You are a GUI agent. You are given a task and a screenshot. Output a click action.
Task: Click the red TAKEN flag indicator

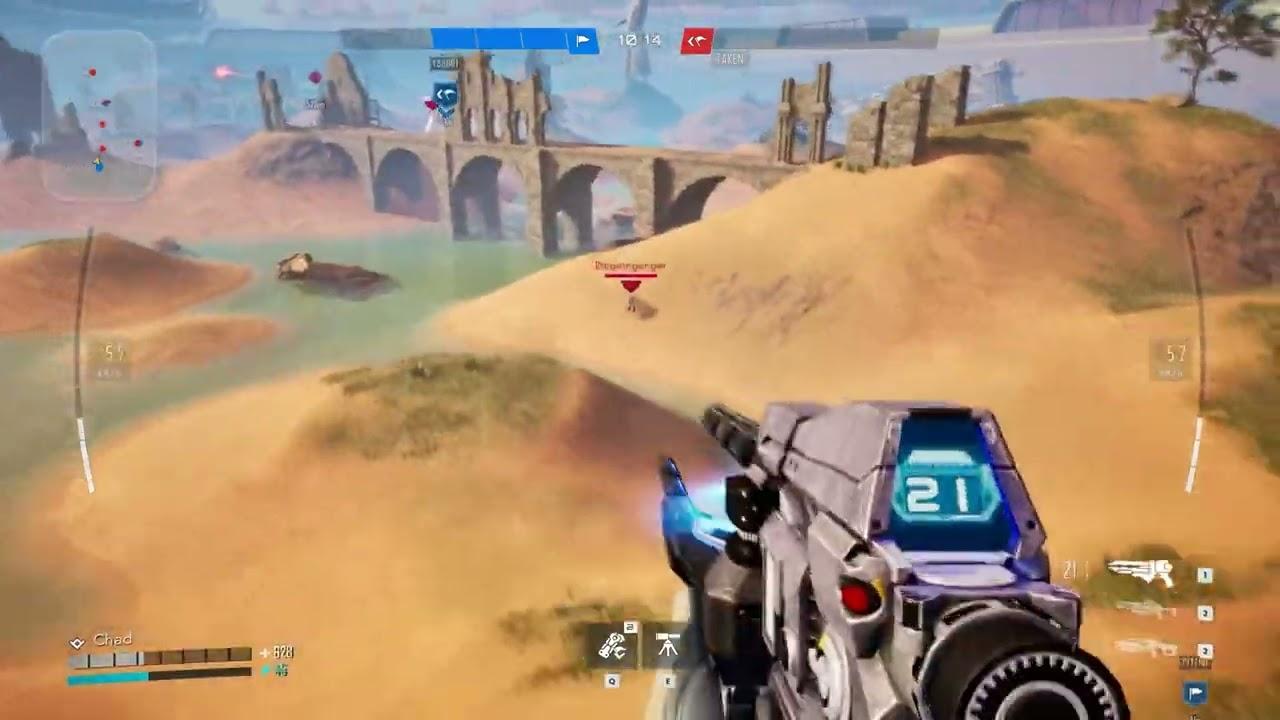click(x=698, y=42)
